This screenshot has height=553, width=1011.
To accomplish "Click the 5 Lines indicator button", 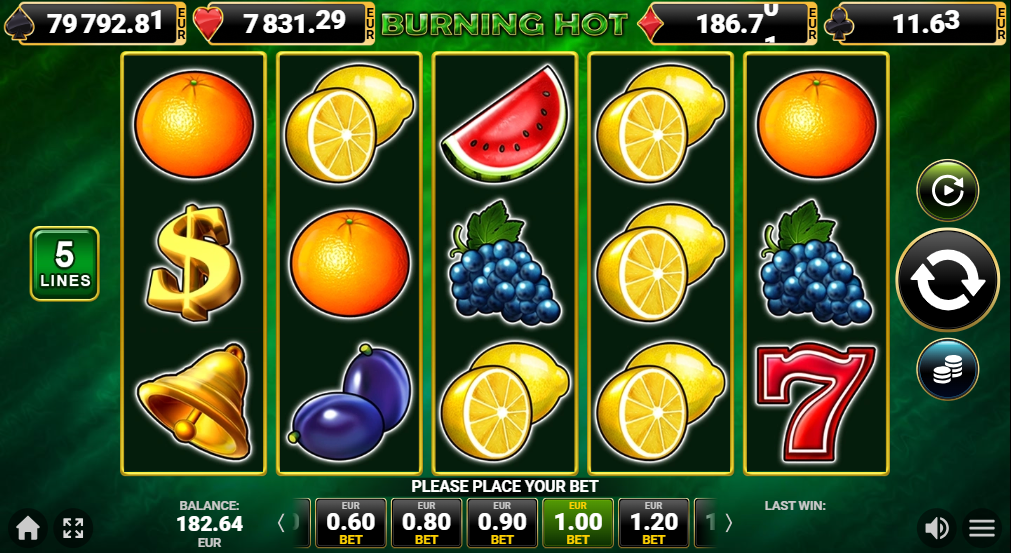I will click(65, 264).
